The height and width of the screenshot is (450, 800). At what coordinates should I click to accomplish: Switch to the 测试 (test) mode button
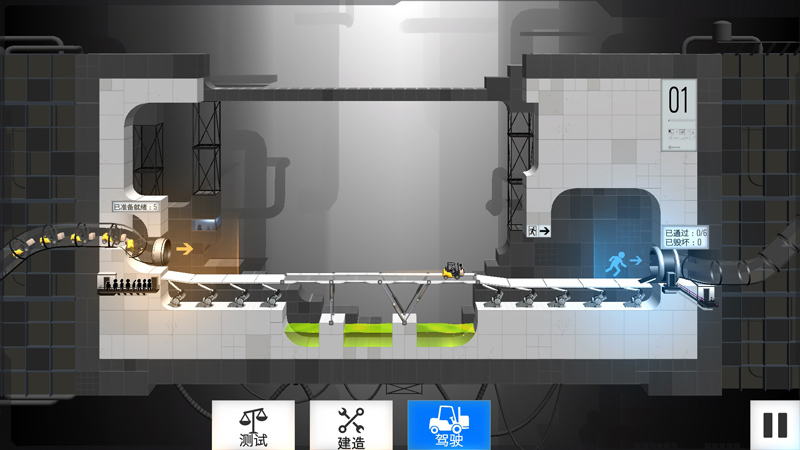pyautogui.click(x=253, y=425)
